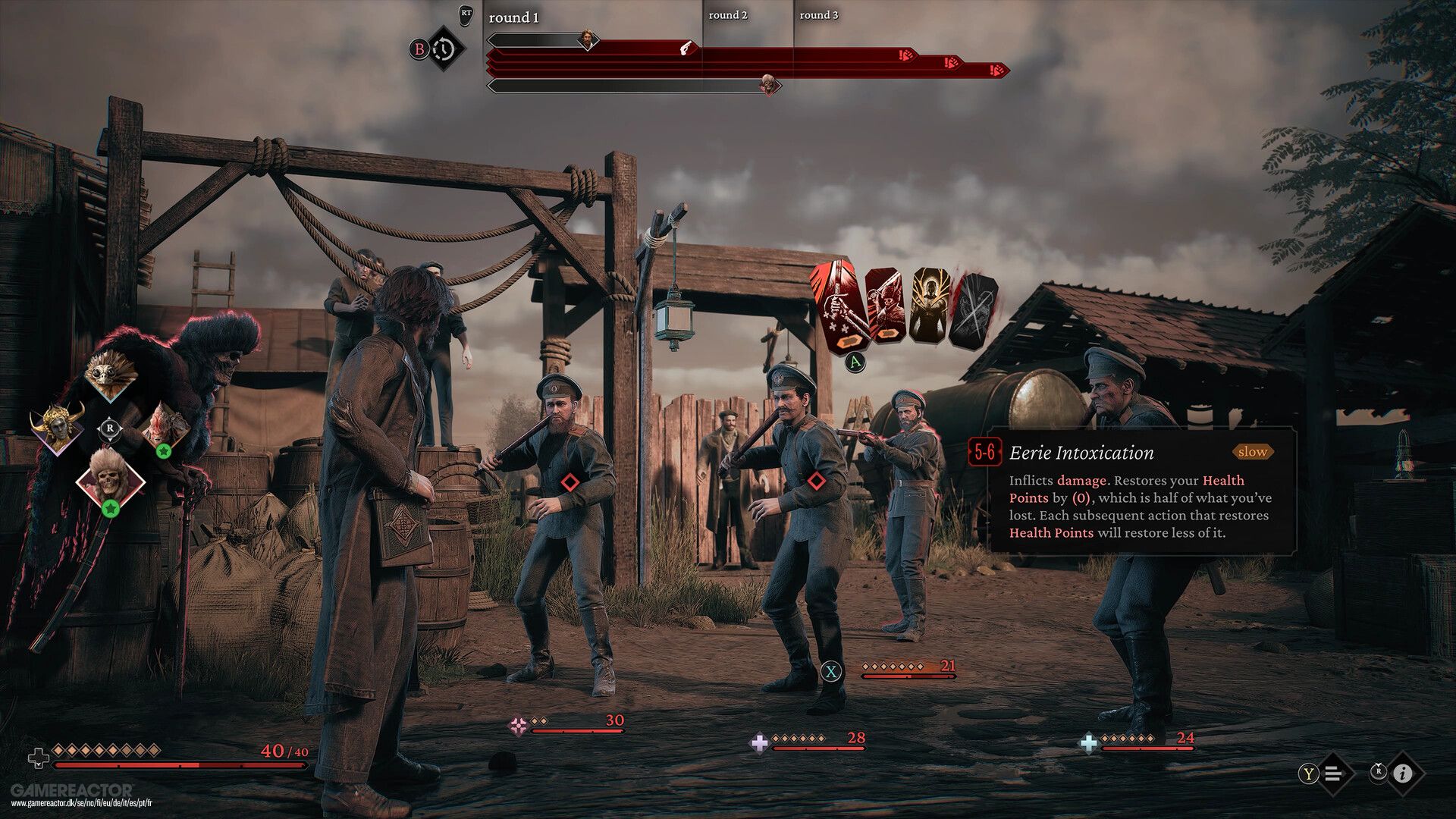The width and height of the screenshot is (1456, 819).
Task: Target the mustached soldier's red diamond marker
Action: click(x=816, y=481)
